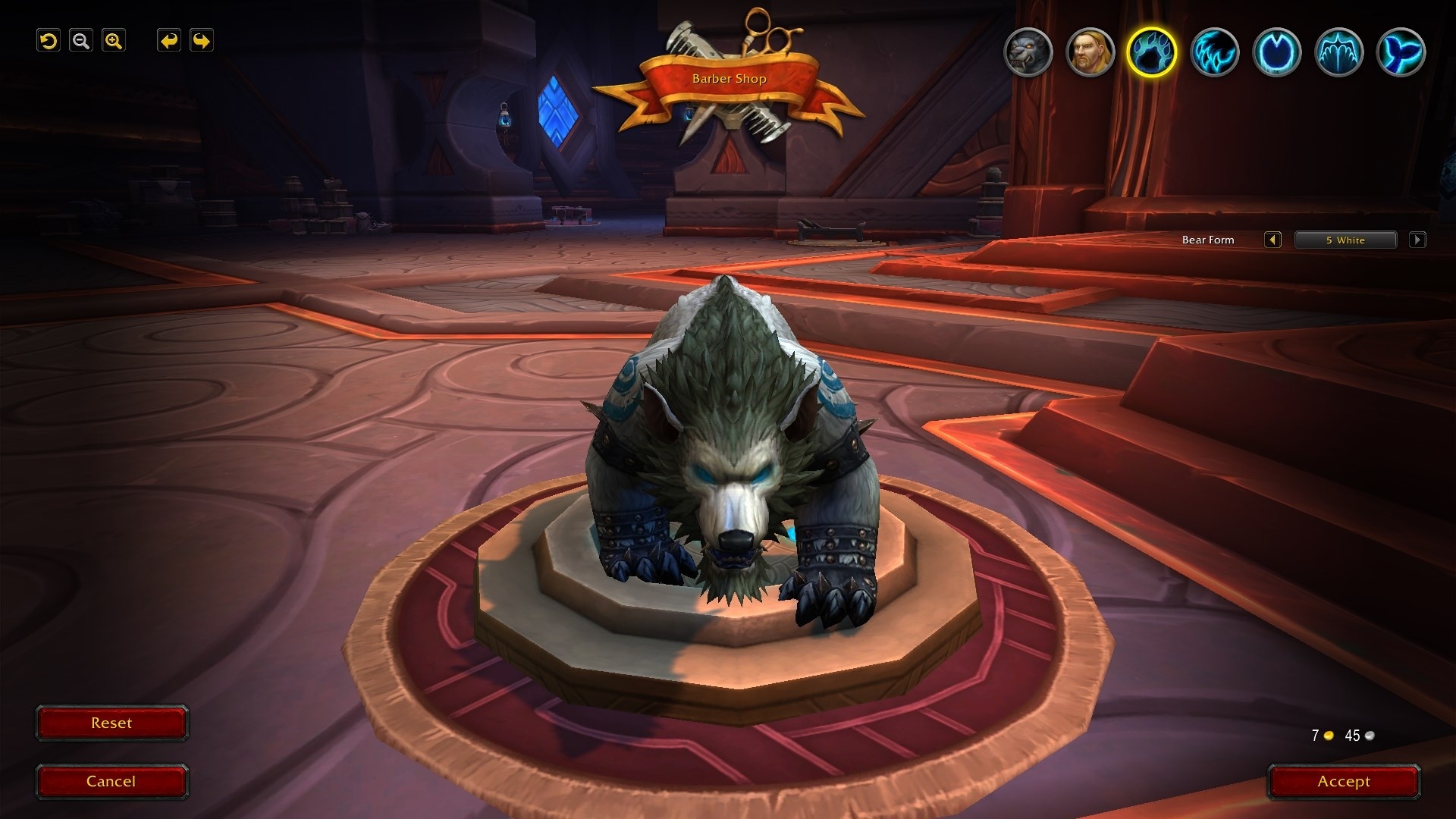Open the winged flight form category

1338,52
